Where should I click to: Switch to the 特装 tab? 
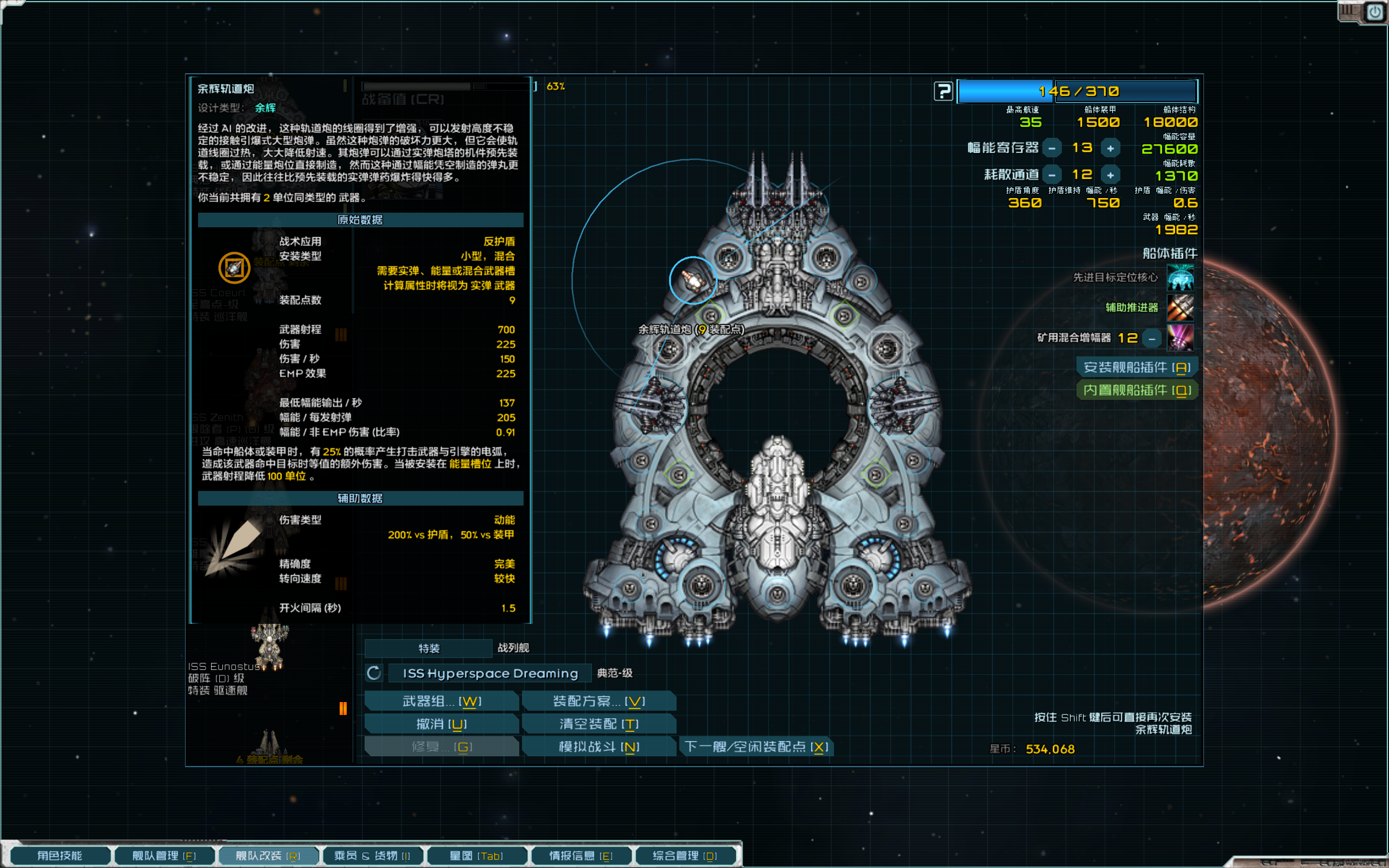coord(428,648)
